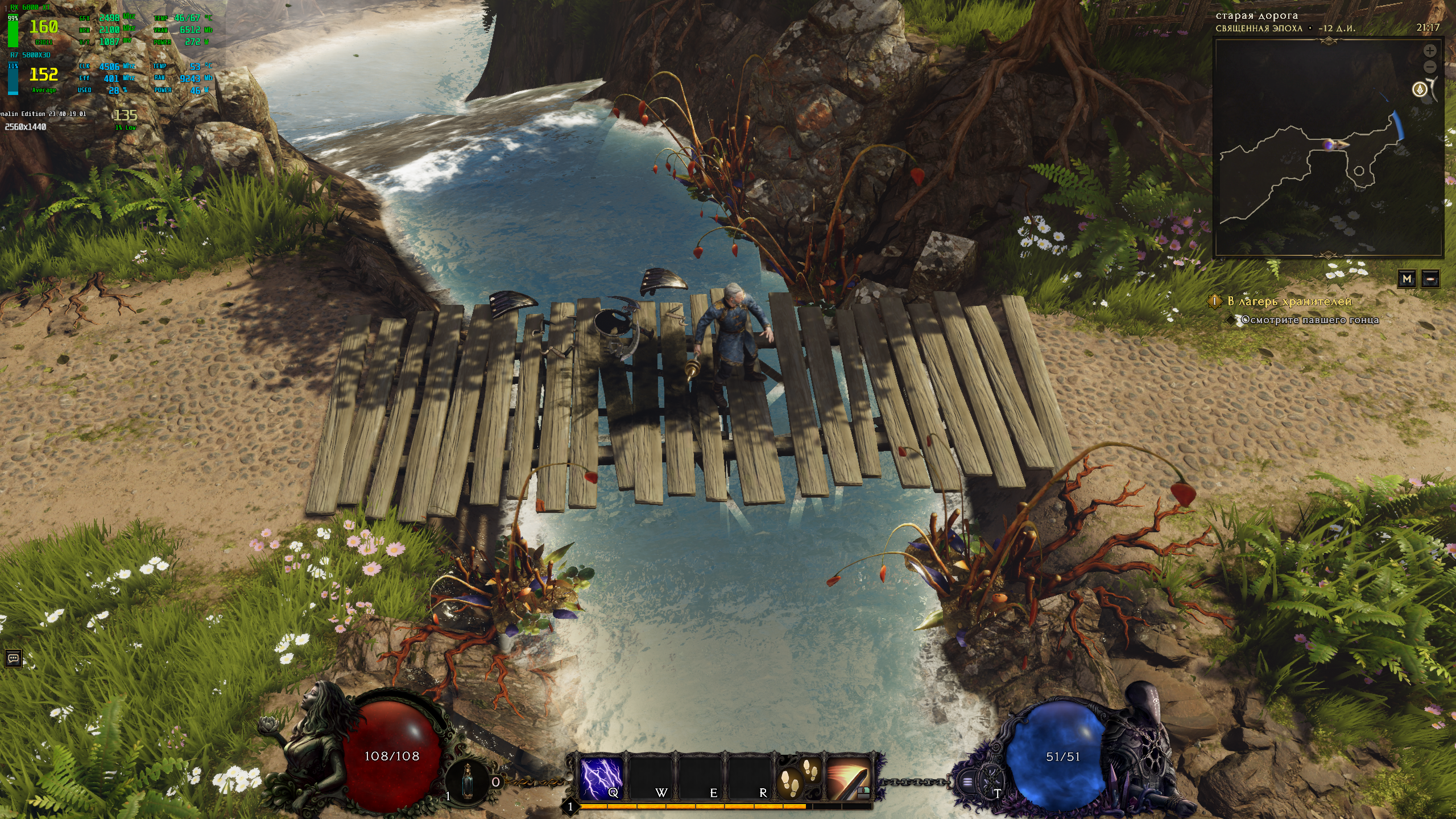Image resolution: width=1456 pixels, height=819 pixels.
Task: Open the chat bubble icon
Action: [x=14, y=659]
